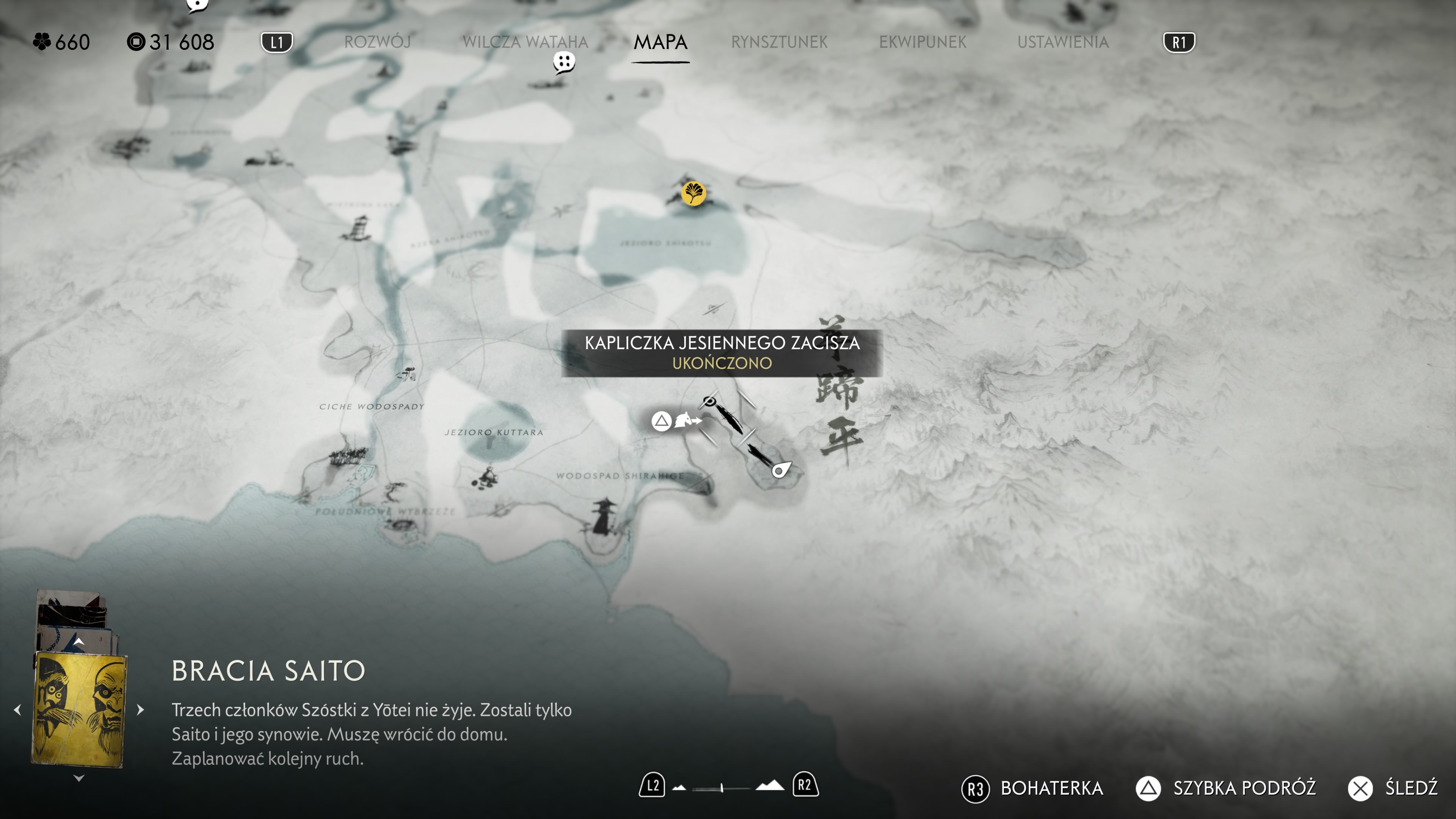Show the previous quest card with left arrow
1456x819 pixels.
point(17,709)
